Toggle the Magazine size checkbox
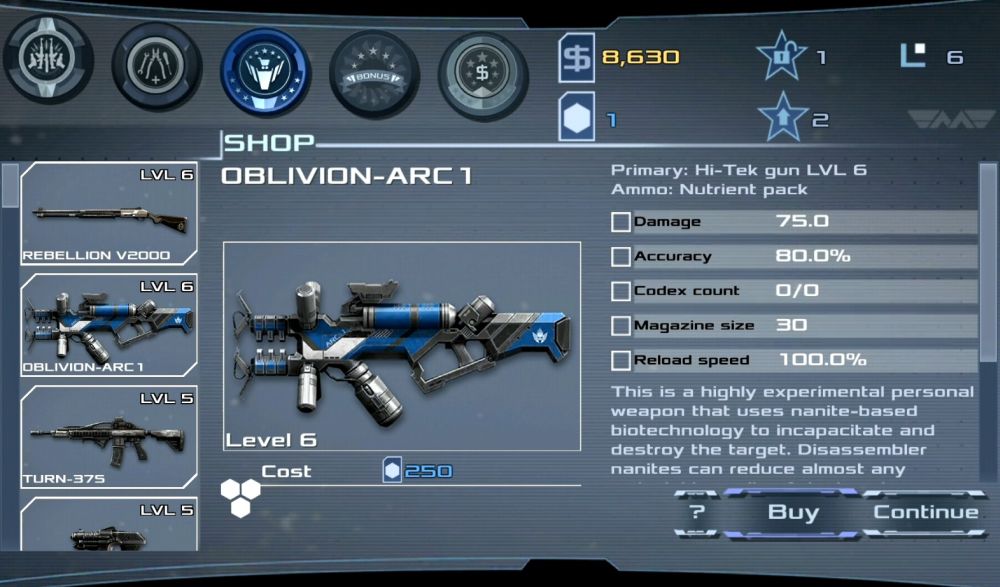This screenshot has width=1000, height=587. tap(621, 326)
